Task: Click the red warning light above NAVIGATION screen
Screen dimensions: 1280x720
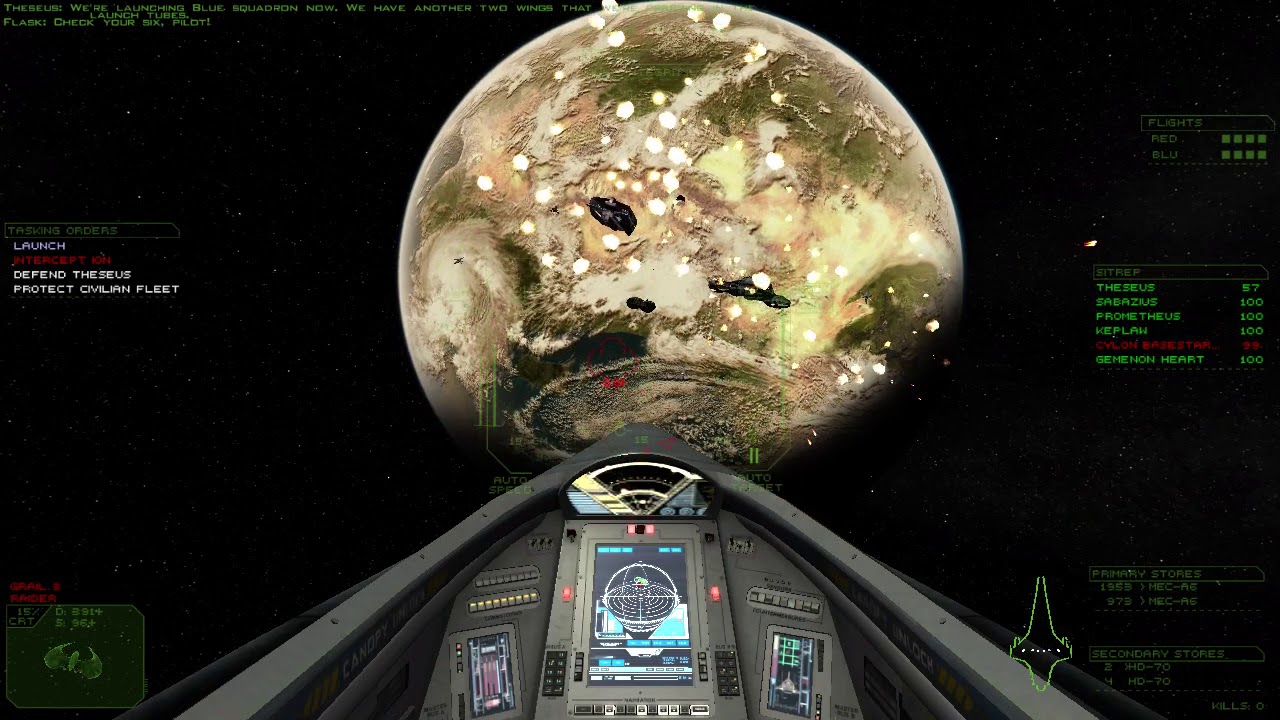Action: click(640, 528)
